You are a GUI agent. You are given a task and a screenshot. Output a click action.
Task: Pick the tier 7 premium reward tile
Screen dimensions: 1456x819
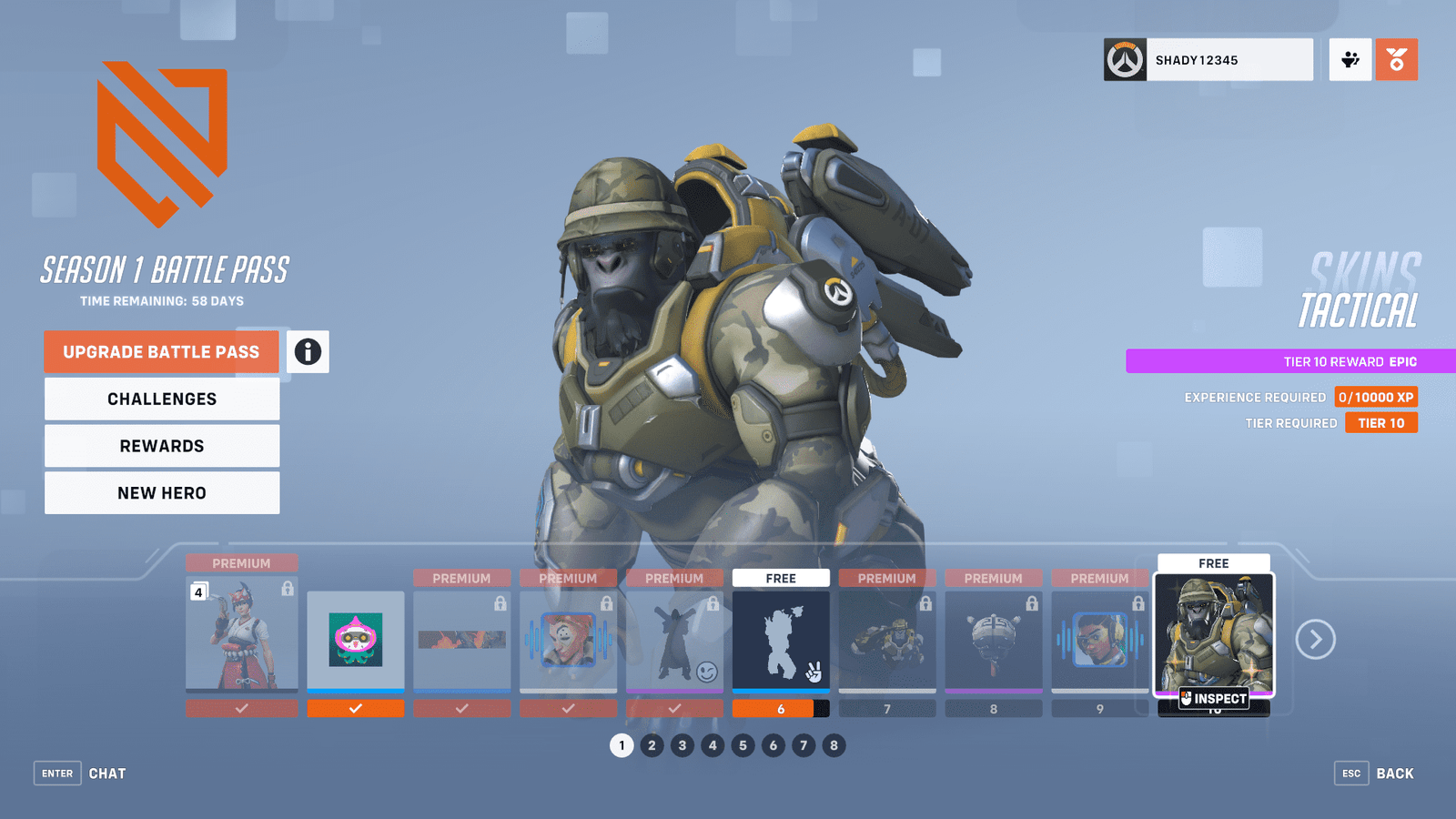[887, 640]
